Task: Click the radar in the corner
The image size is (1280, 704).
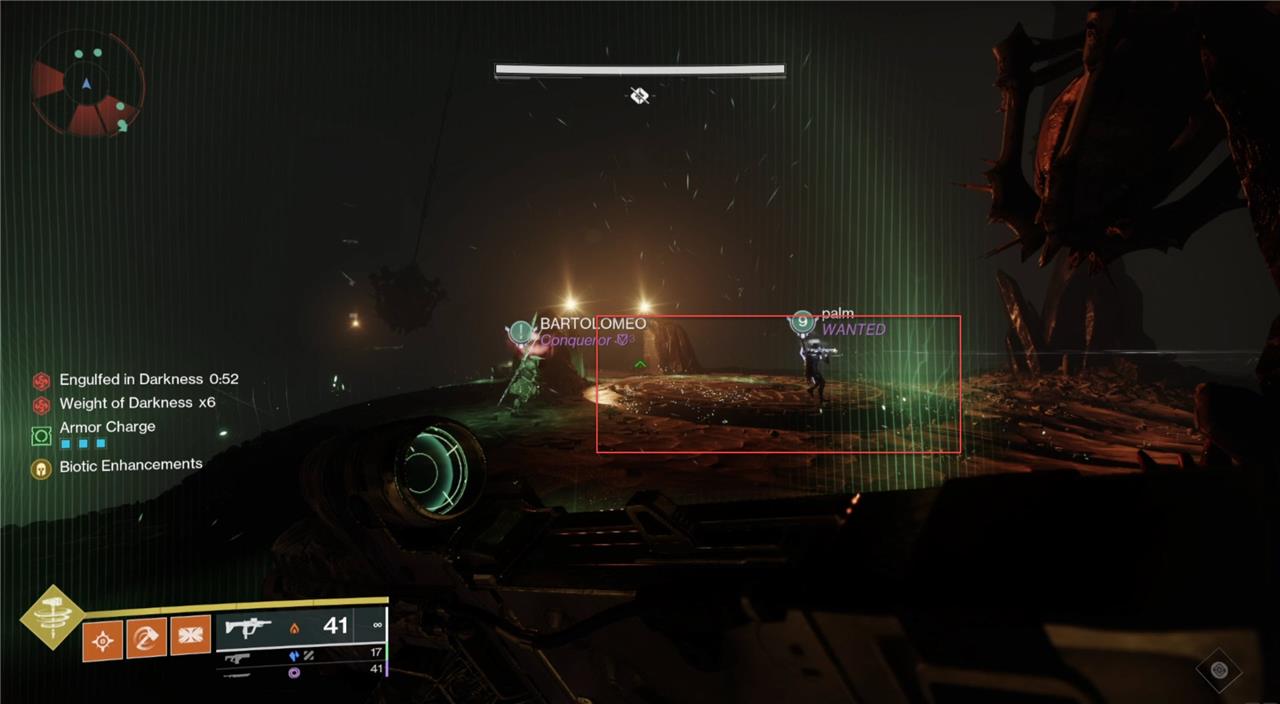Action: [88, 85]
